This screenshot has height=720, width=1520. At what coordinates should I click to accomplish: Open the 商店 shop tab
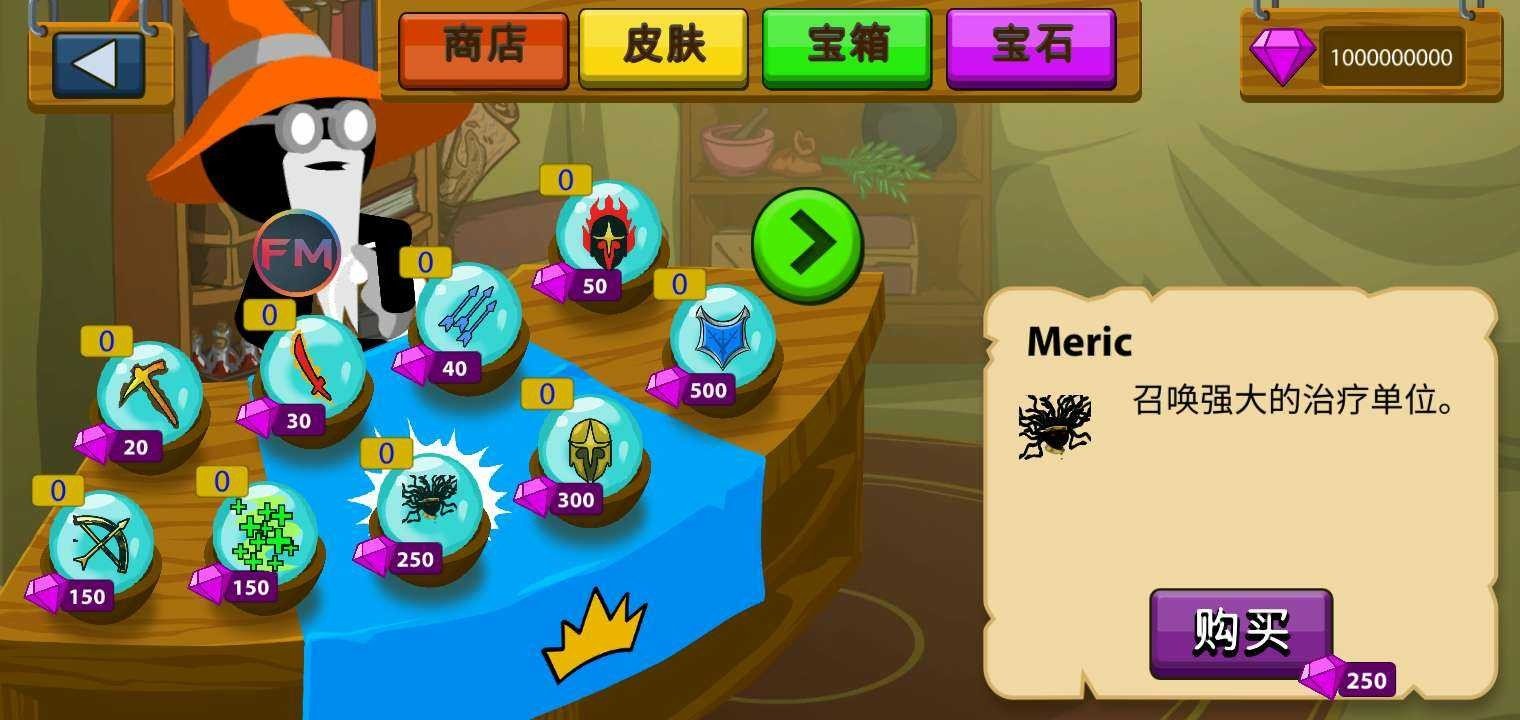pyautogui.click(x=484, y=48)
